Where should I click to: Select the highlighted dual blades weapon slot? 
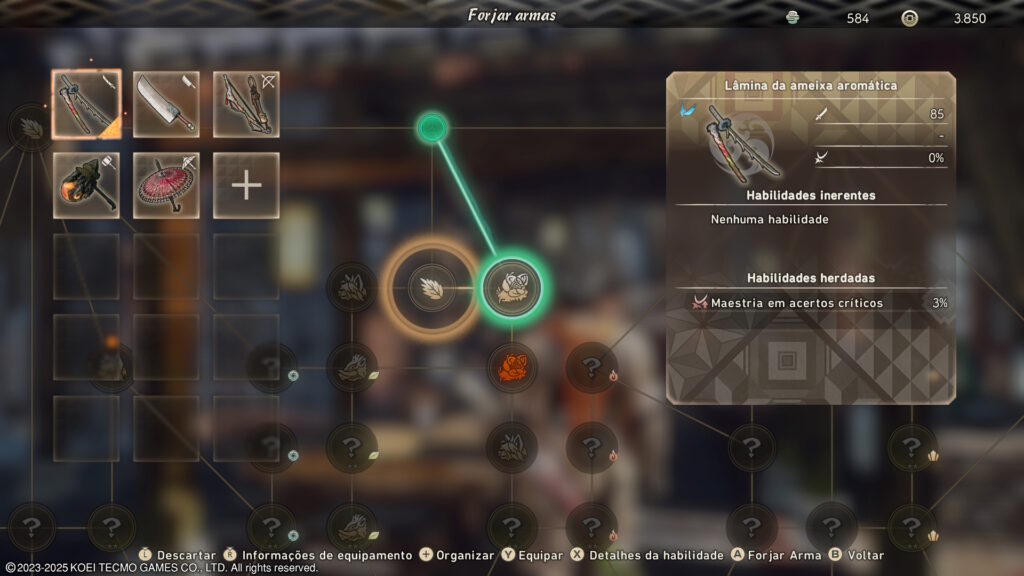(x=86, y=104)
